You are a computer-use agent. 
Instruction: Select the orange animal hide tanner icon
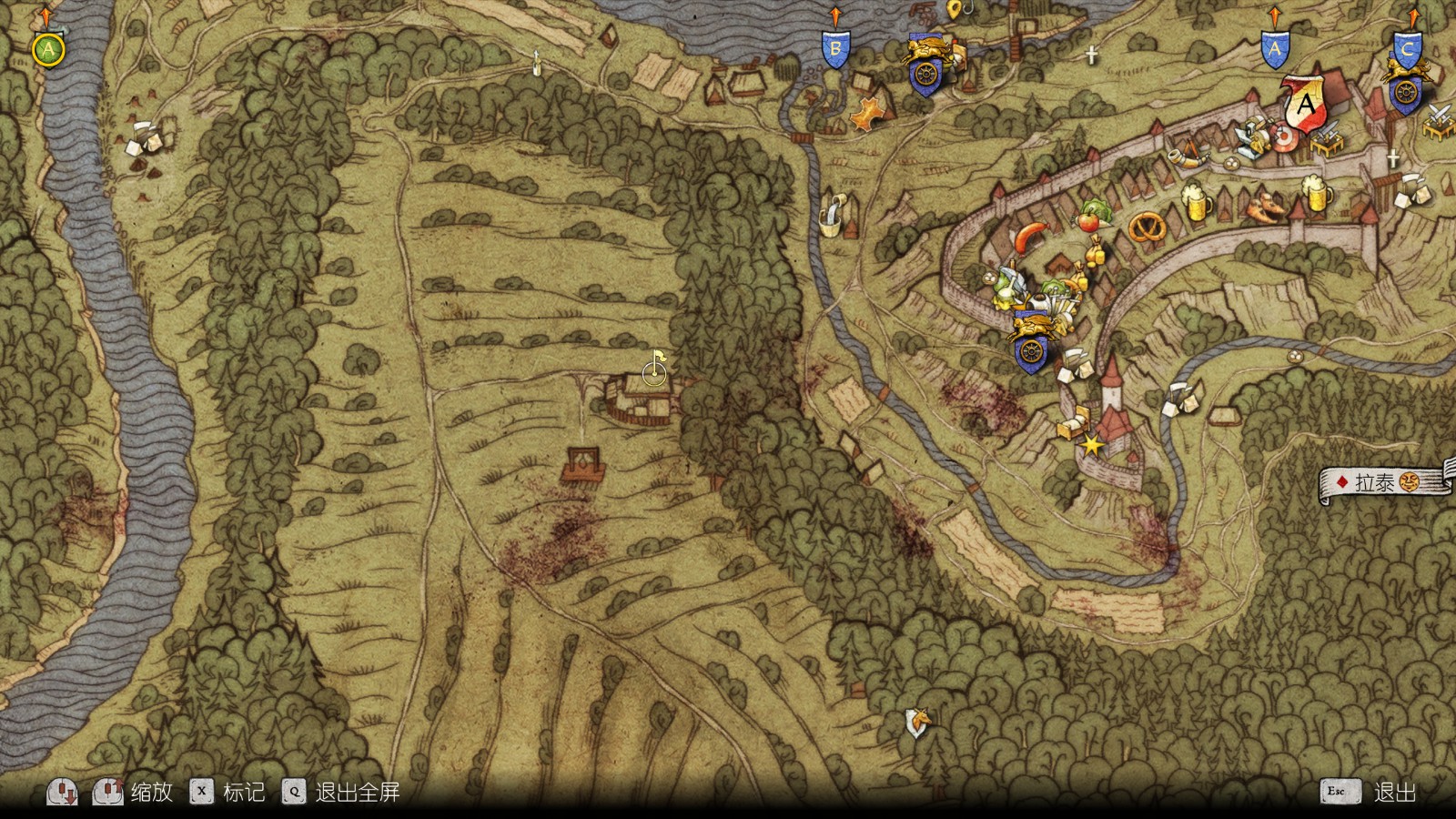(869, 113)
